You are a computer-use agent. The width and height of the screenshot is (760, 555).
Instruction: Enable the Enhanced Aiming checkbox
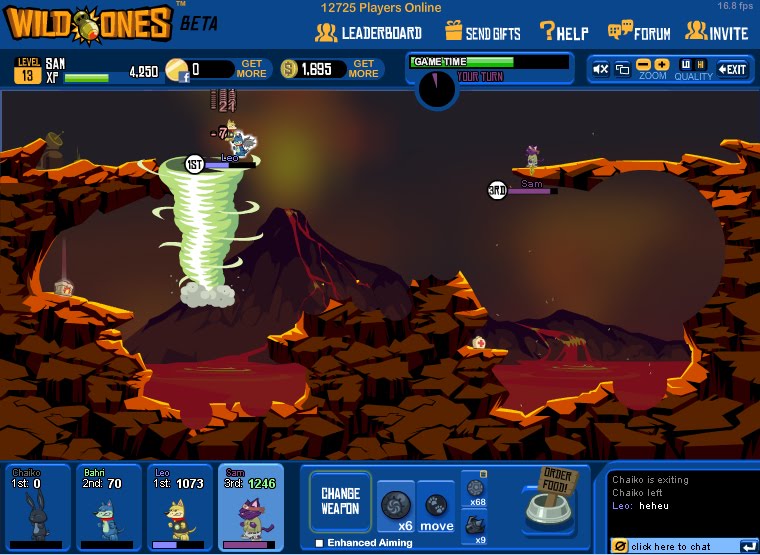[320, 543]
